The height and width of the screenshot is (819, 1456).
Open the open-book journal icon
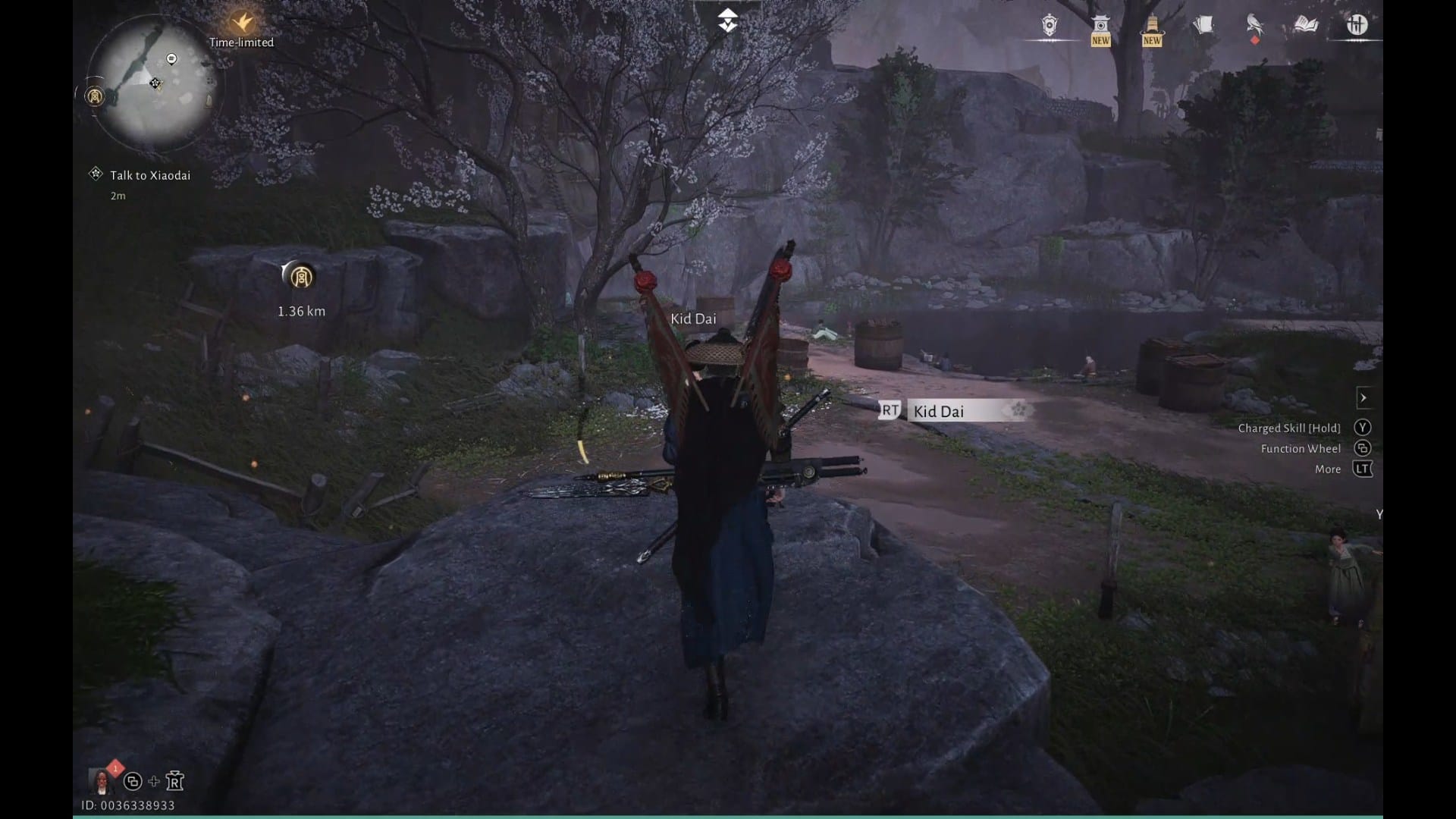[x=1306, y=26]
